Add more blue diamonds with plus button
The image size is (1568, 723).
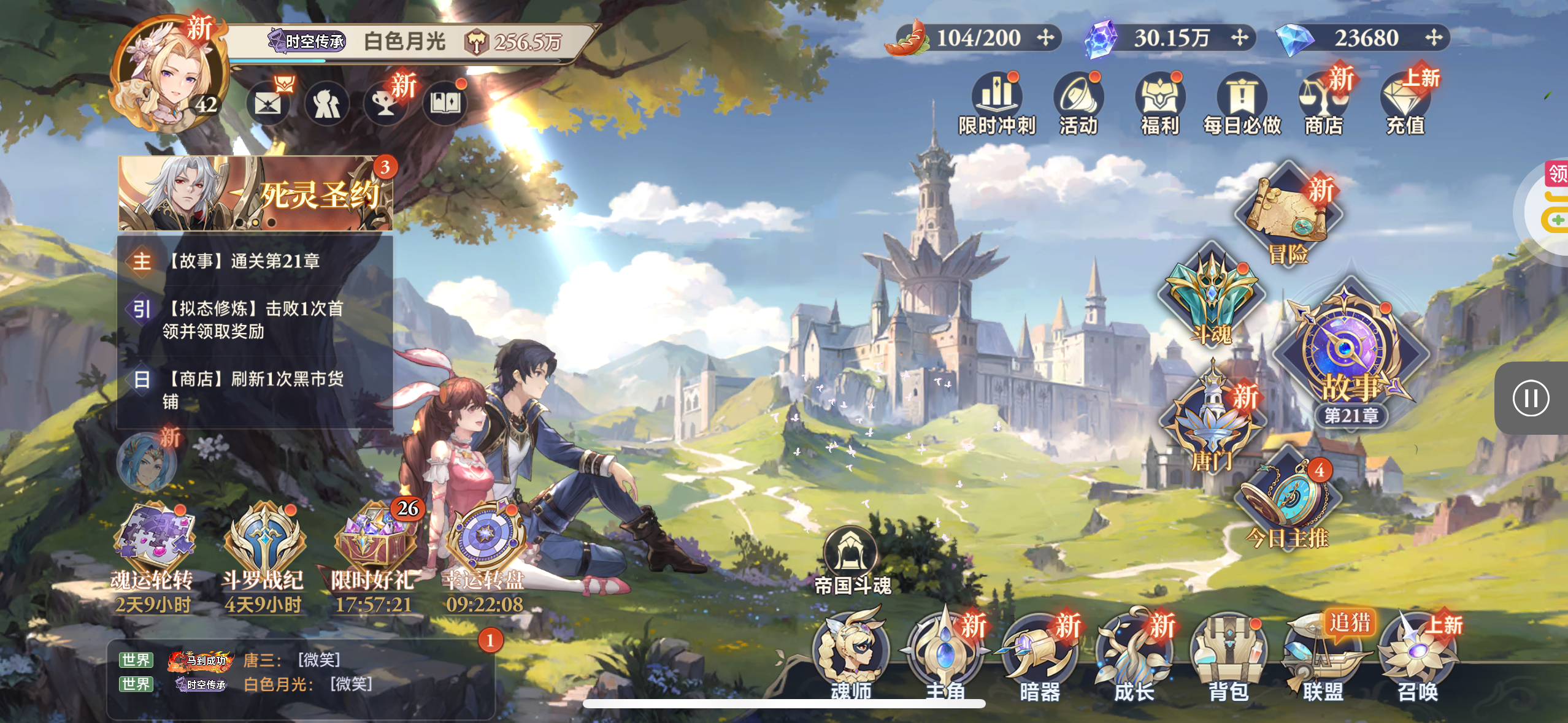pyautogui.click(x=1434, y=38)
